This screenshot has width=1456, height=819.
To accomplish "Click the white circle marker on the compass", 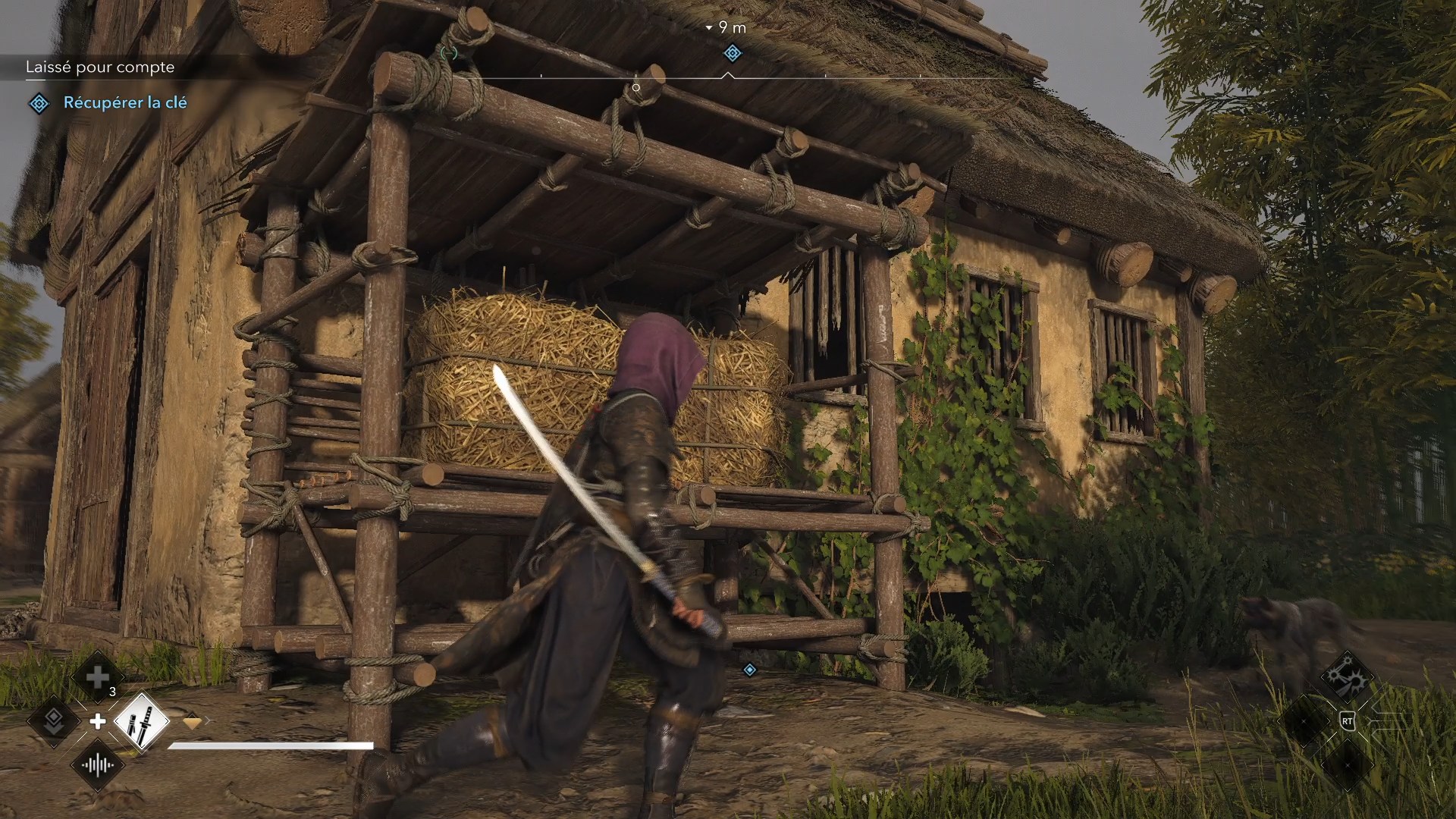I will [635, 87].
